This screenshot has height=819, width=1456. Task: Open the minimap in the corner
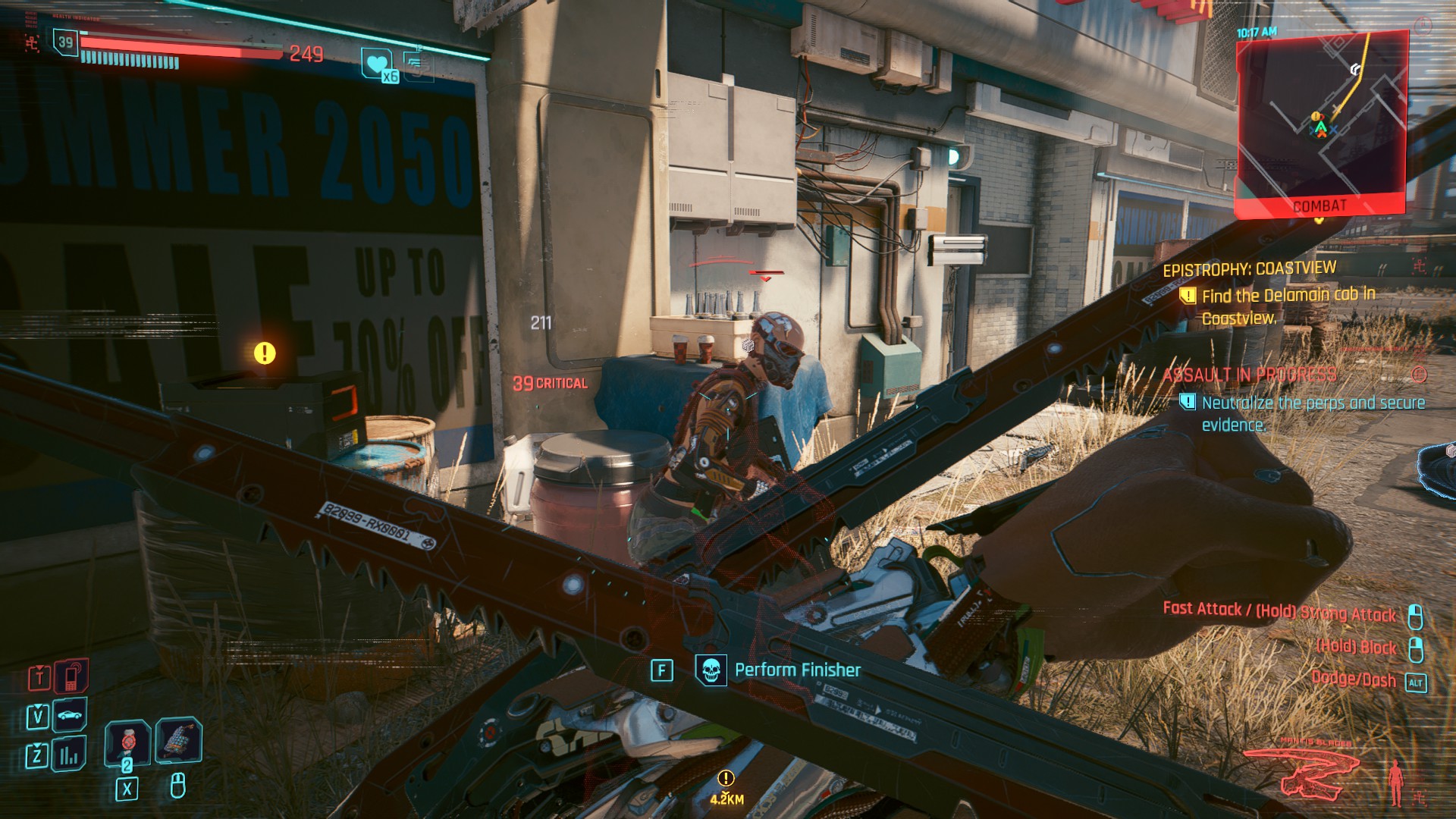tap(1321, 121)
